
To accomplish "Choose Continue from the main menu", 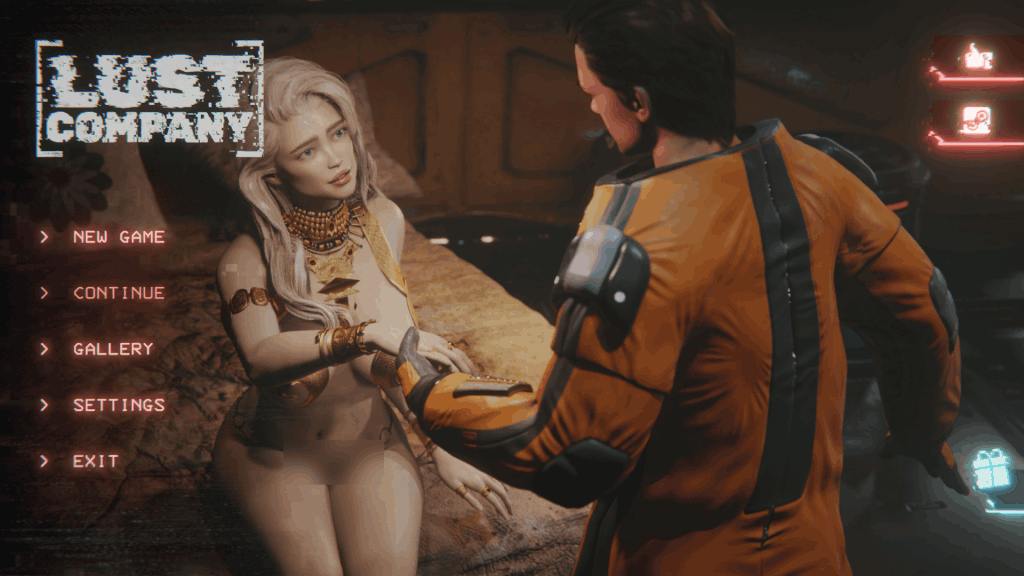I will 118,293.
